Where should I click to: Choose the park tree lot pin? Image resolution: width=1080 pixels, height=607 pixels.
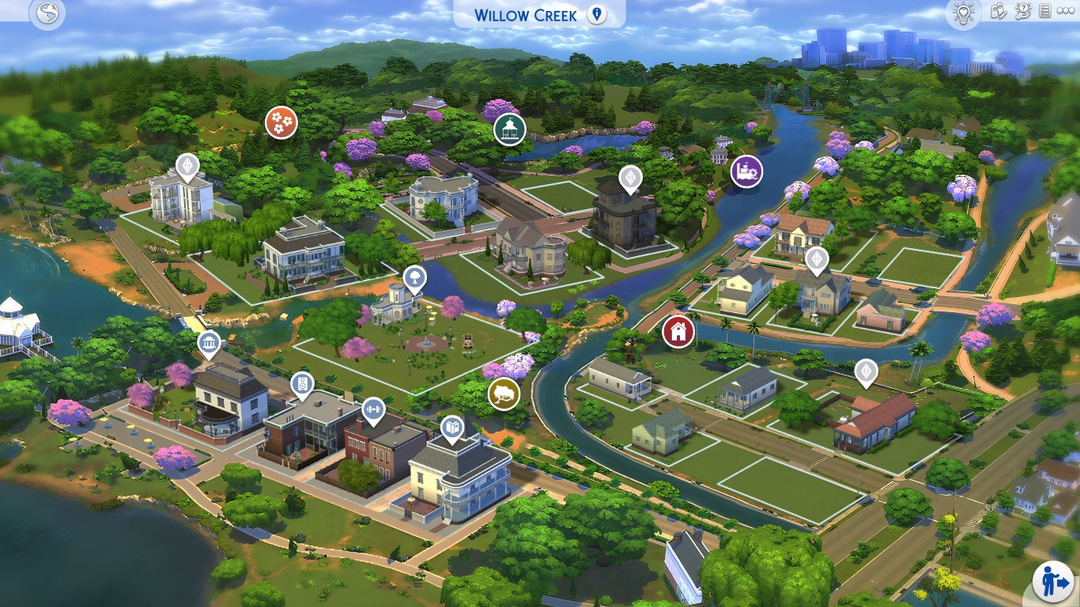(414, 279)
